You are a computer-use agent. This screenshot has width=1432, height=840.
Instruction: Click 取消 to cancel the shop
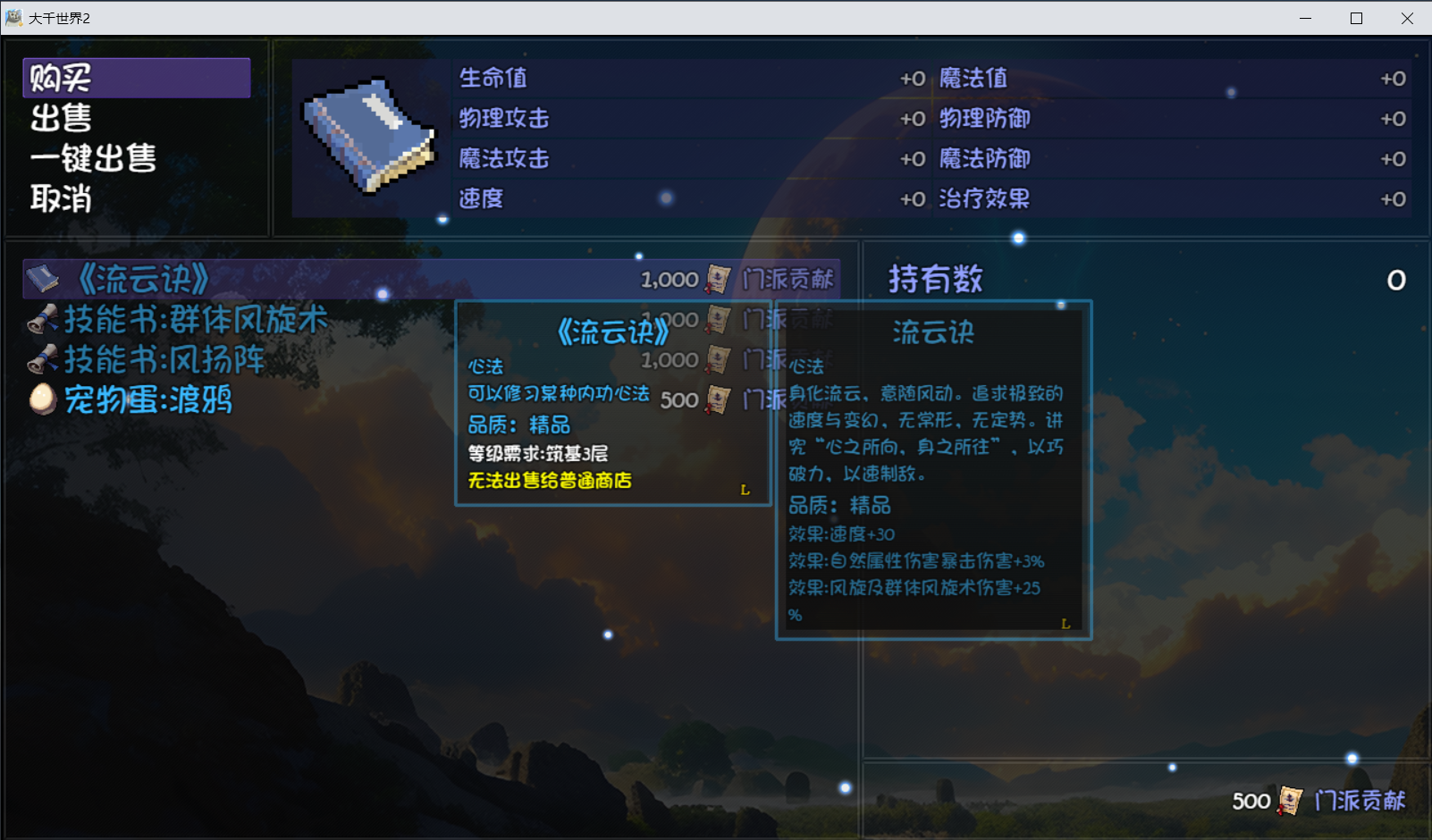pos(56,199)
